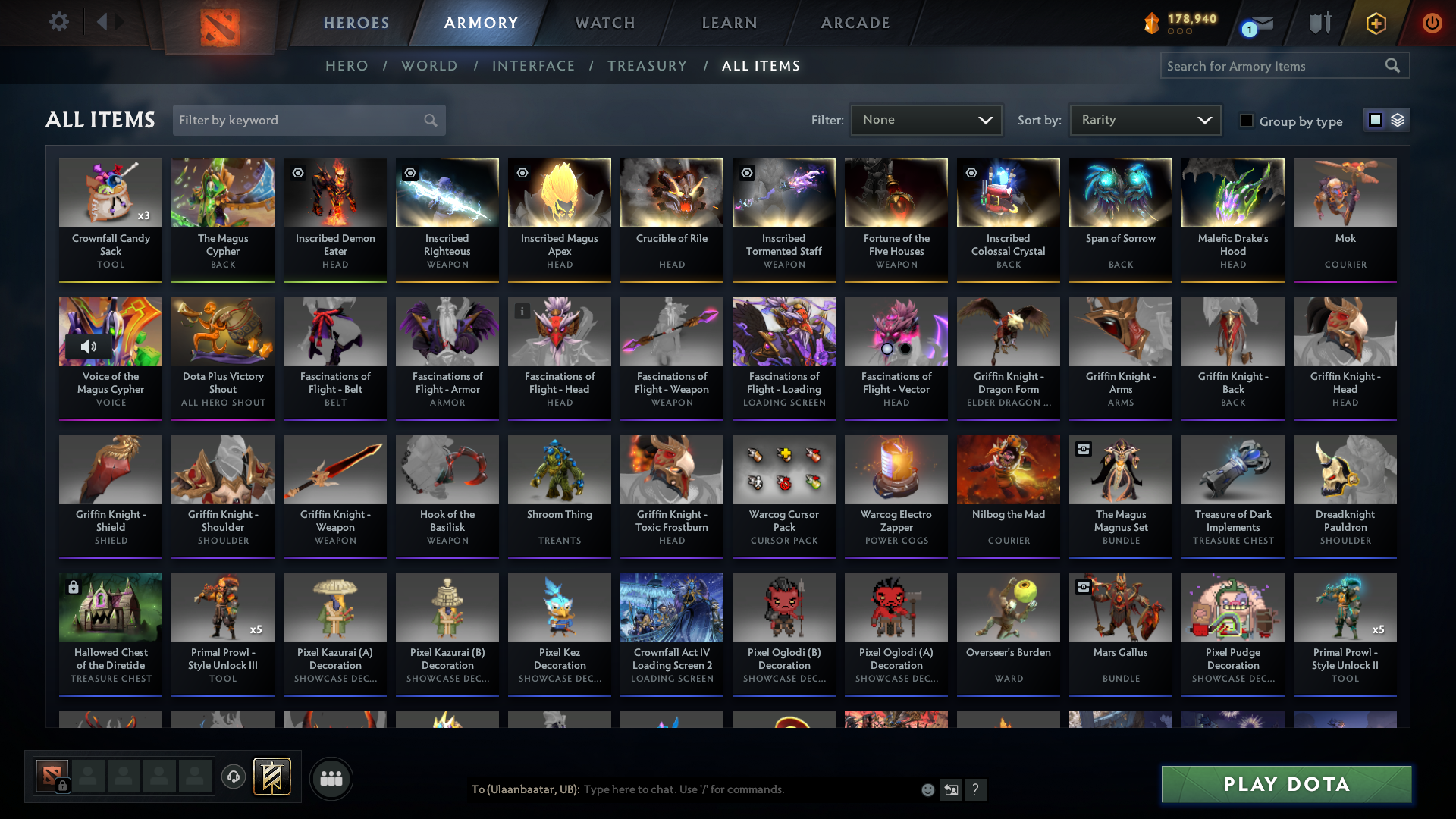The width and height of the screenshot is (1456, 819).
Task: Open the Filter dropdown set to None
Action: point(926,120)
